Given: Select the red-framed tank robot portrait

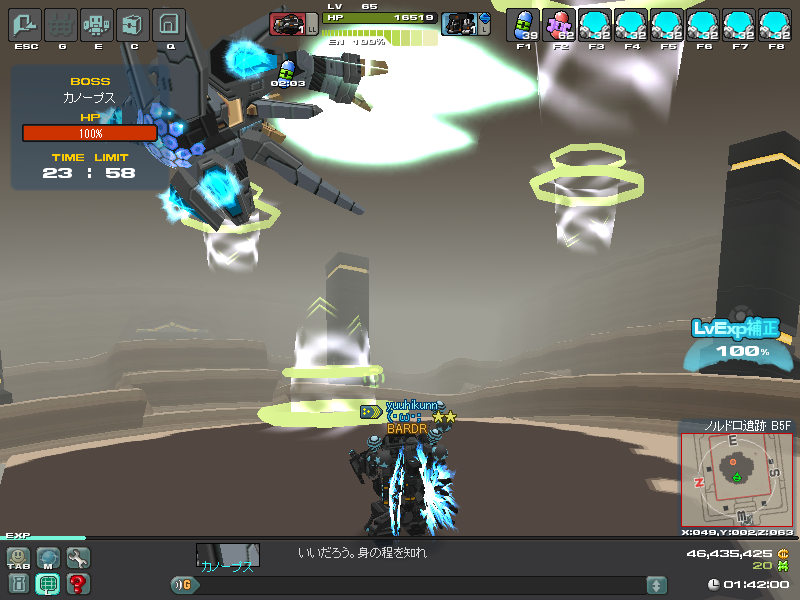Looking at the screenshot, I should 288,24.
